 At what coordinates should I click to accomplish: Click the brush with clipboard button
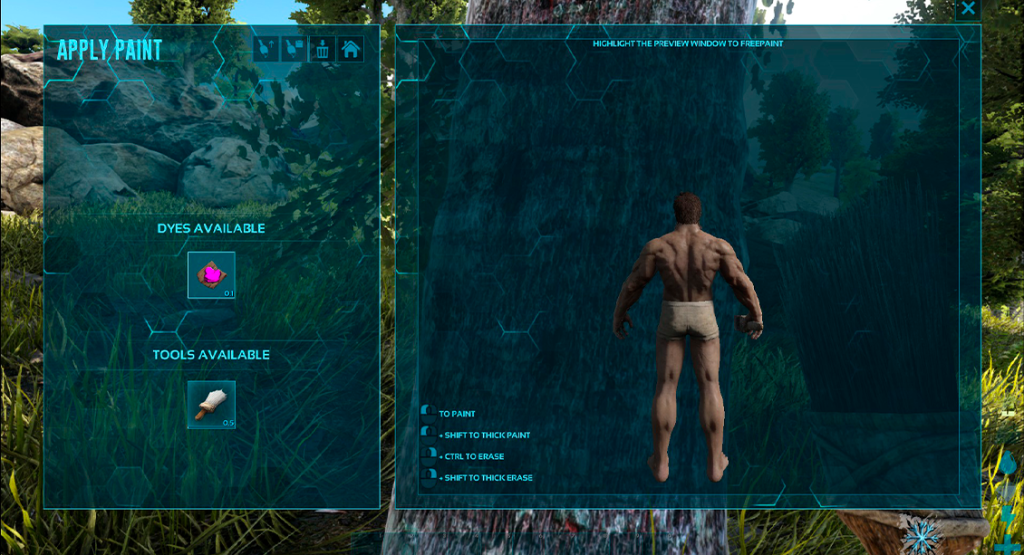click(294, 48)
